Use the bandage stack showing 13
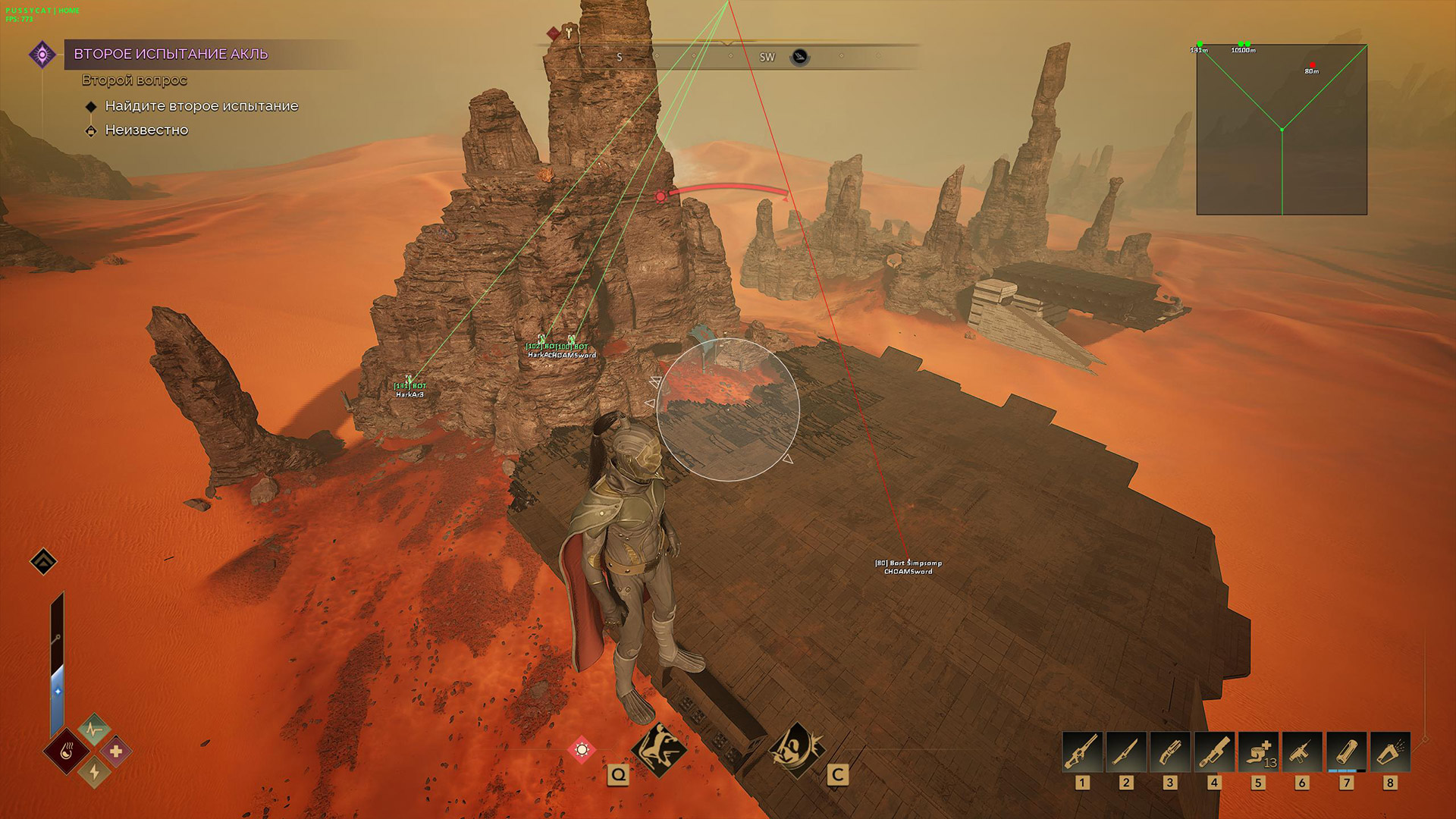 tap(1258, 752)
